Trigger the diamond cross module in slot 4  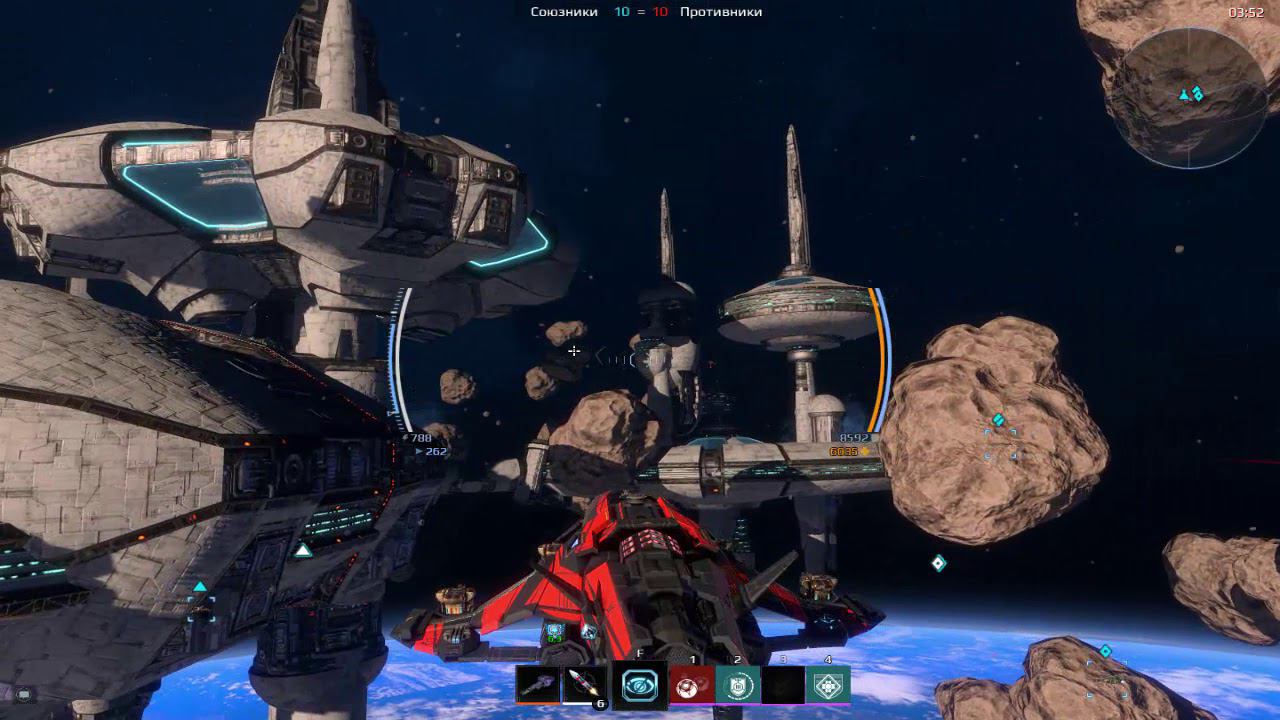point(828,685)
